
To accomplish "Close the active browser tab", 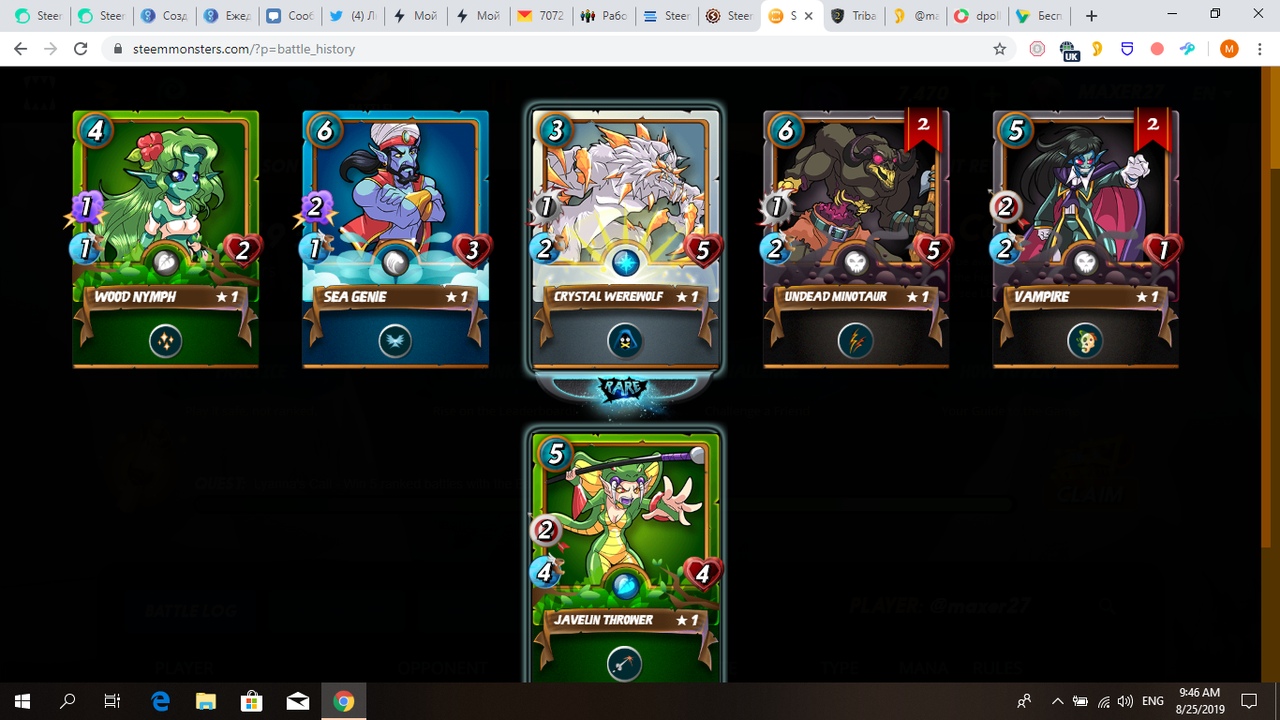I will pos(809,16).
